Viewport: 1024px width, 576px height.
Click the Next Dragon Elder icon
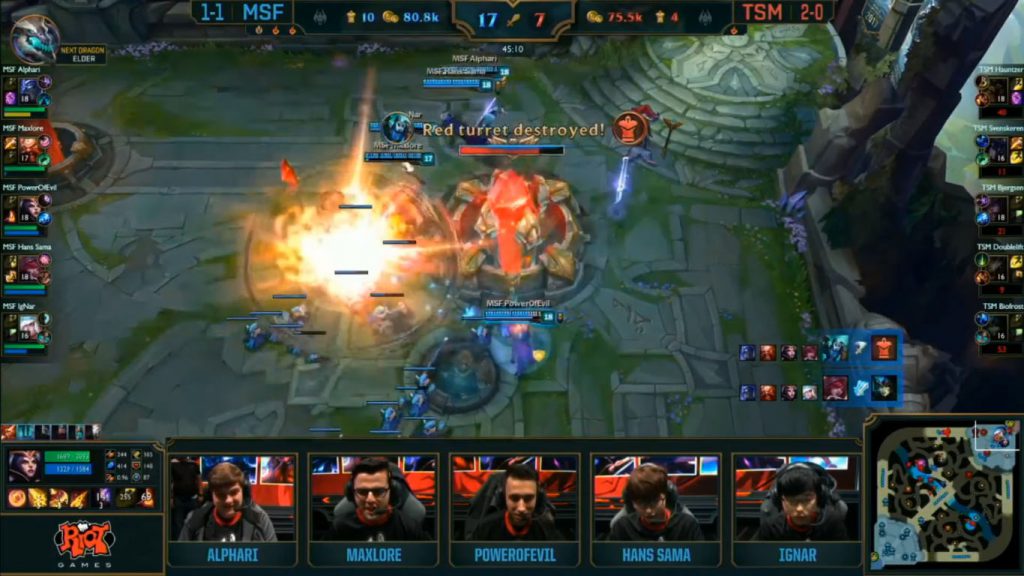click(x=35, y=40)
